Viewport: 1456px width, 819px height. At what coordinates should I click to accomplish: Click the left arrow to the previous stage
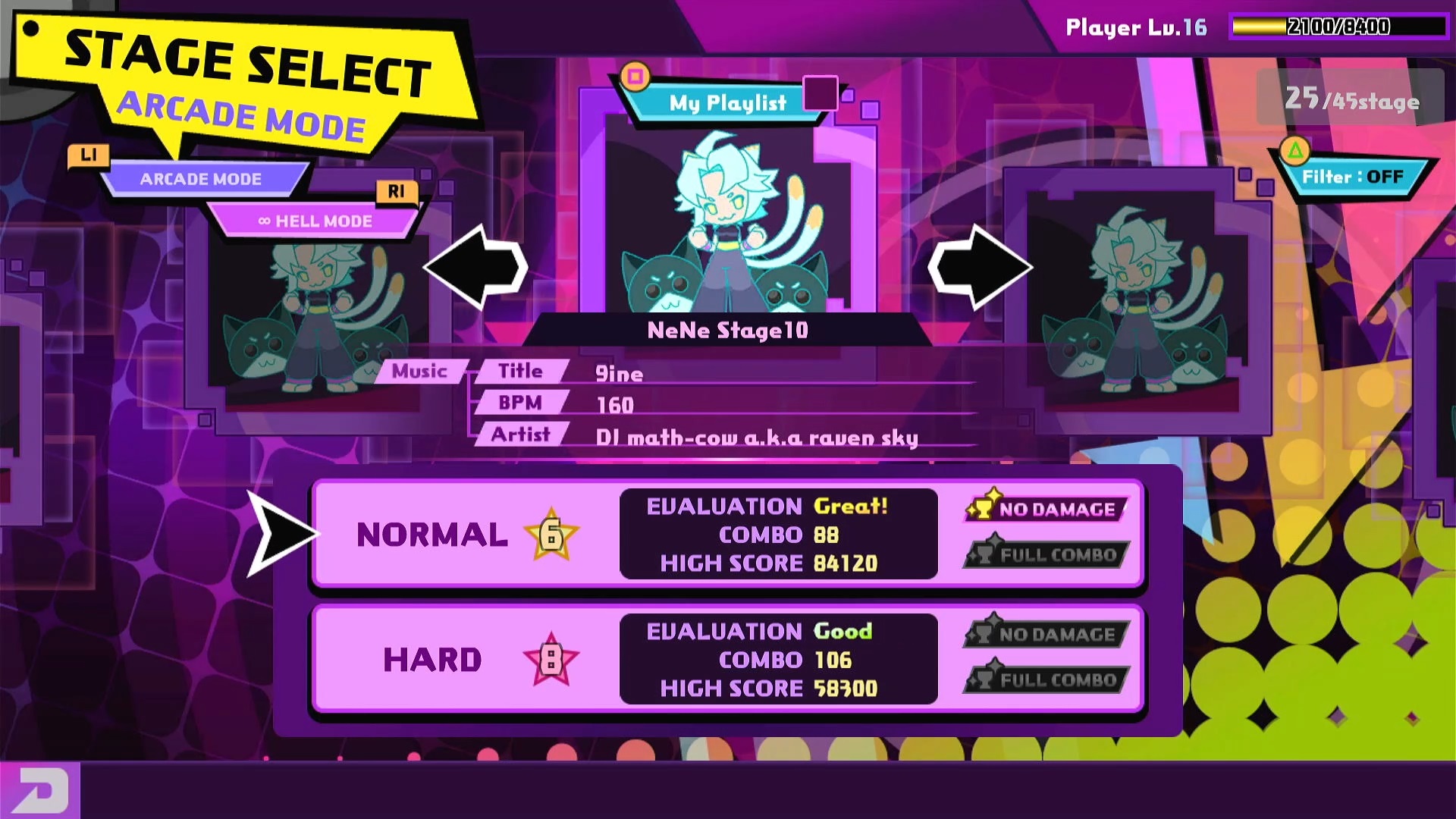(x=476, y=267)
